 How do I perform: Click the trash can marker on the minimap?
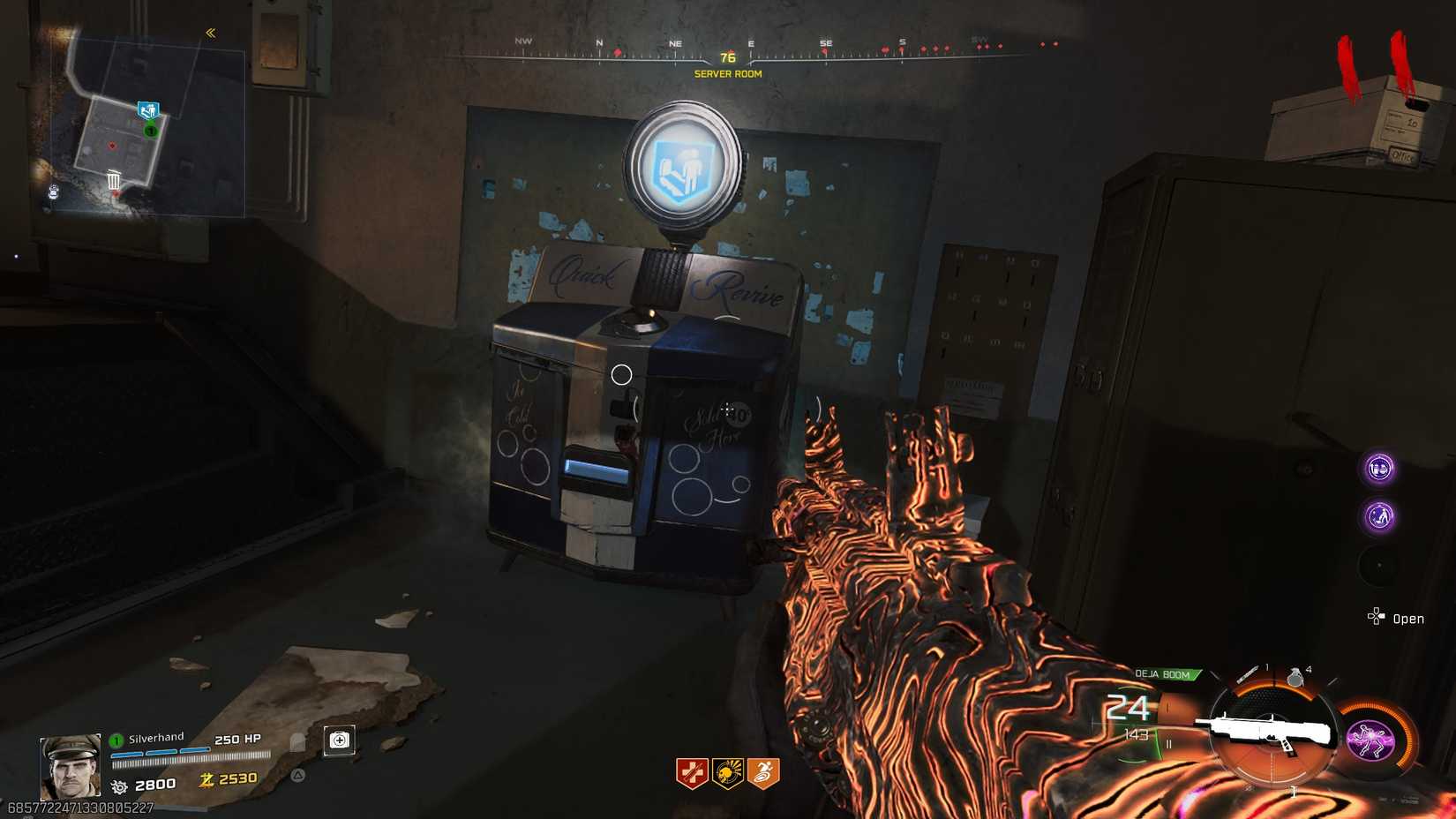coord(112,181)
